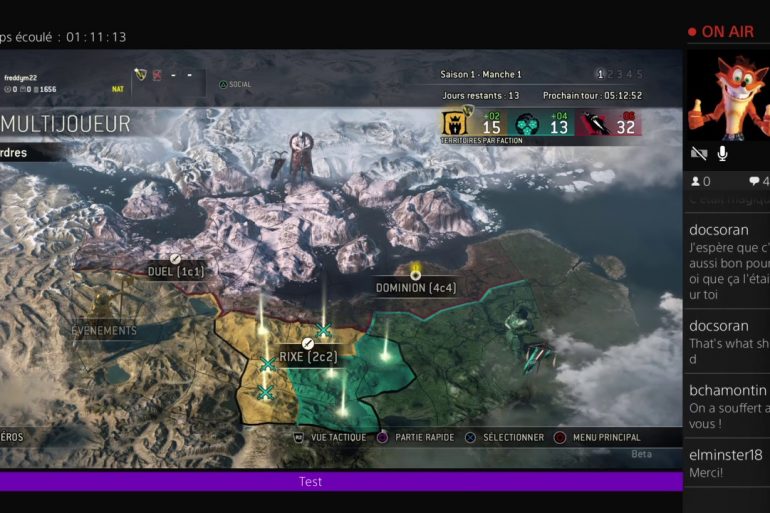The width and height of the screenshot is (770, 513).
Task: Toggle the broadcast microphone icon
Action: coord(722,153)
